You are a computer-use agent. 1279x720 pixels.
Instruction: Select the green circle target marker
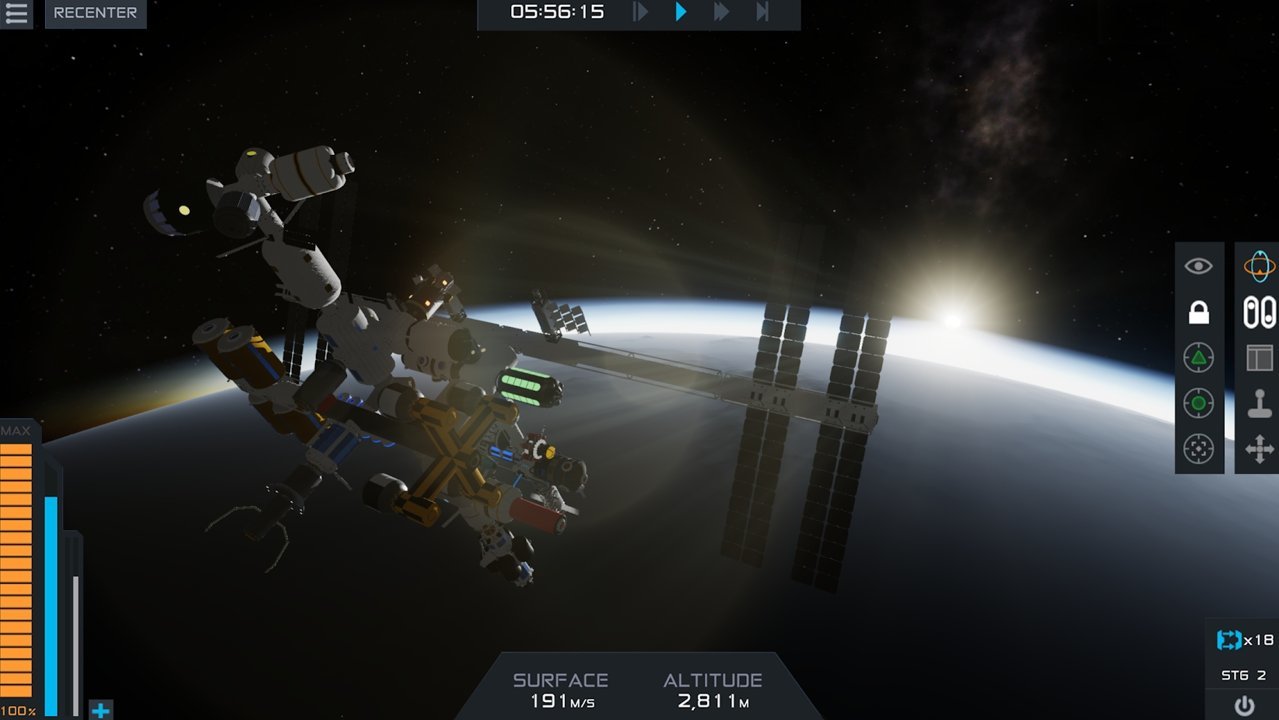1198,403
